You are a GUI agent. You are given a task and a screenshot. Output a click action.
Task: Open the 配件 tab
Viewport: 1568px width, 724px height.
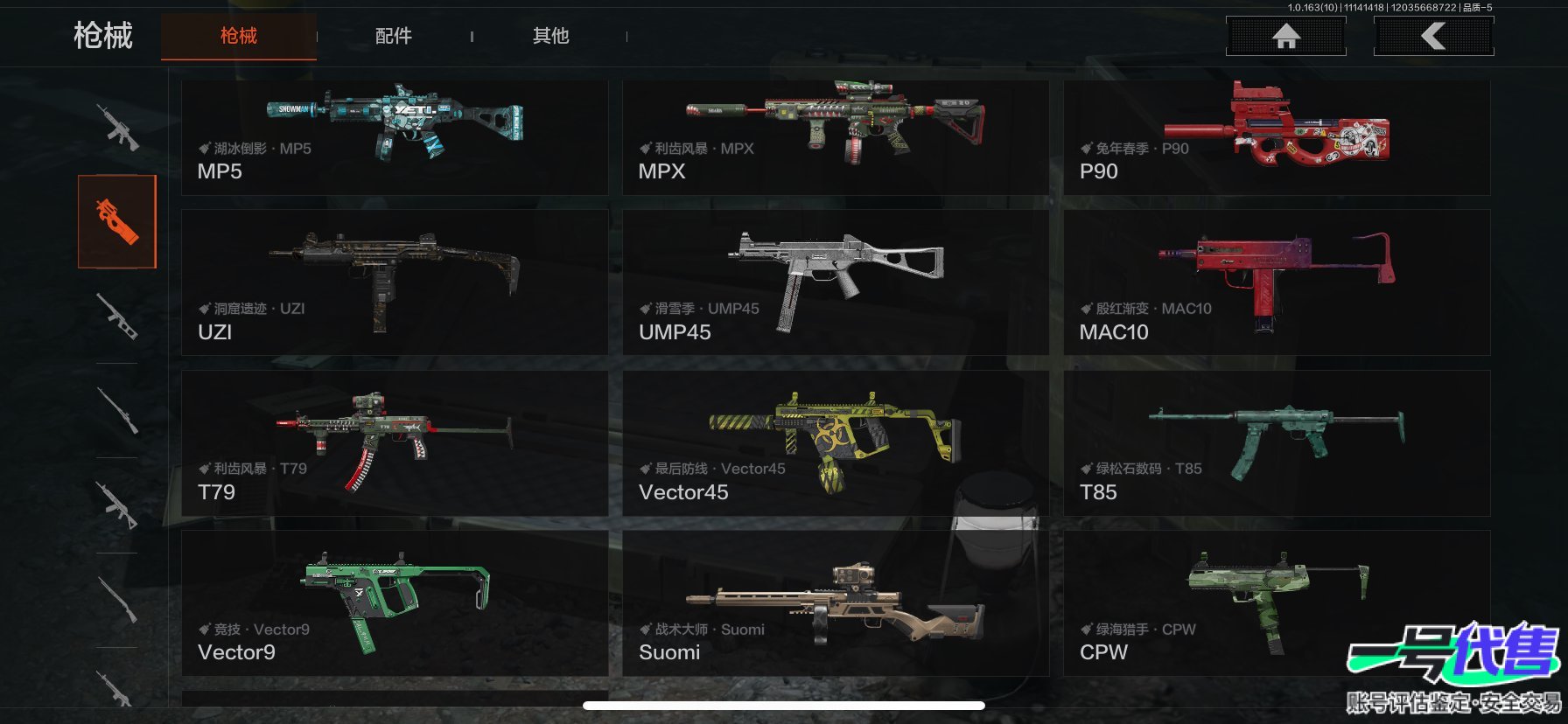(x=394, y=36)
